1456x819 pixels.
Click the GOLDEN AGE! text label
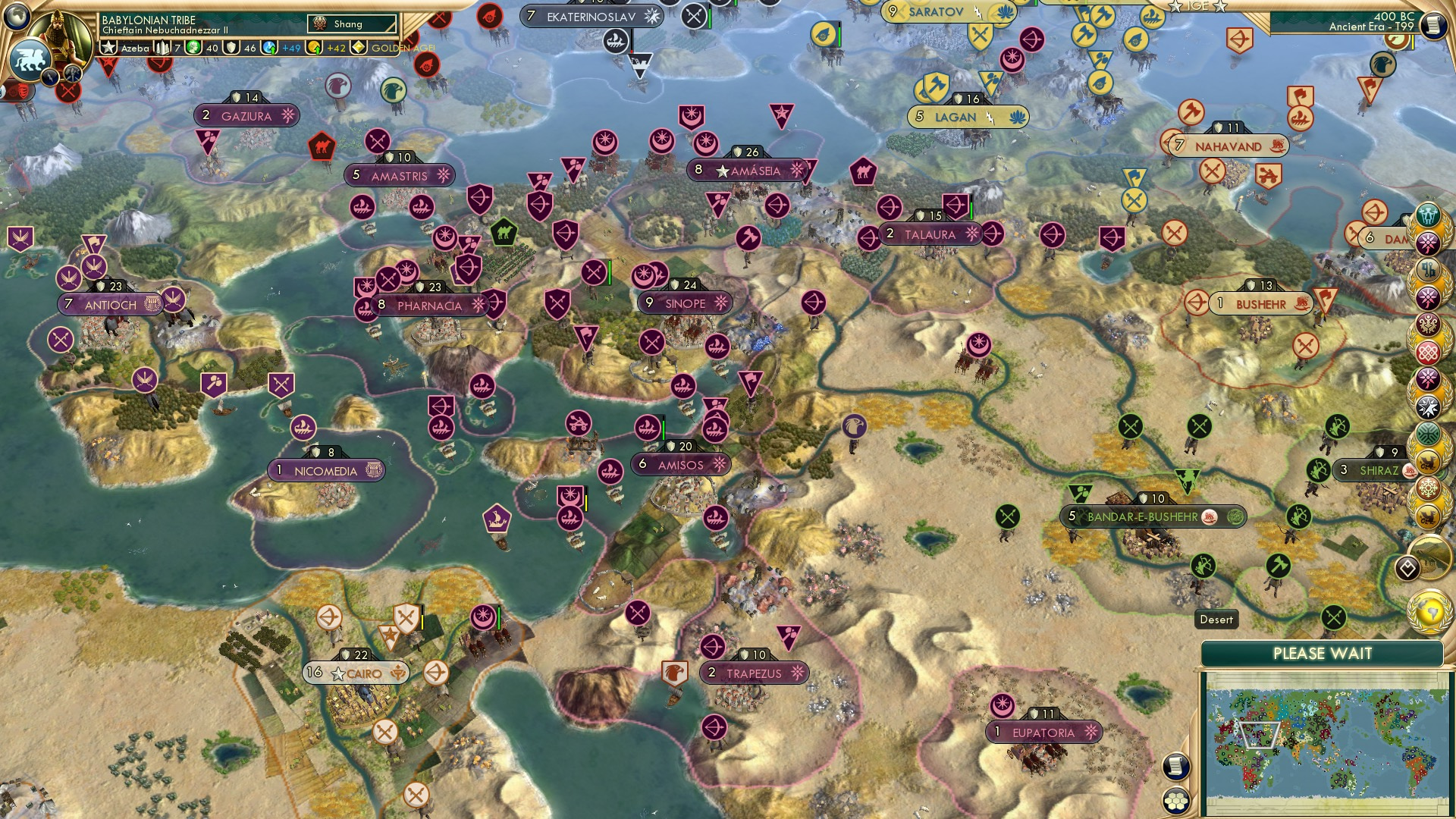402,49
